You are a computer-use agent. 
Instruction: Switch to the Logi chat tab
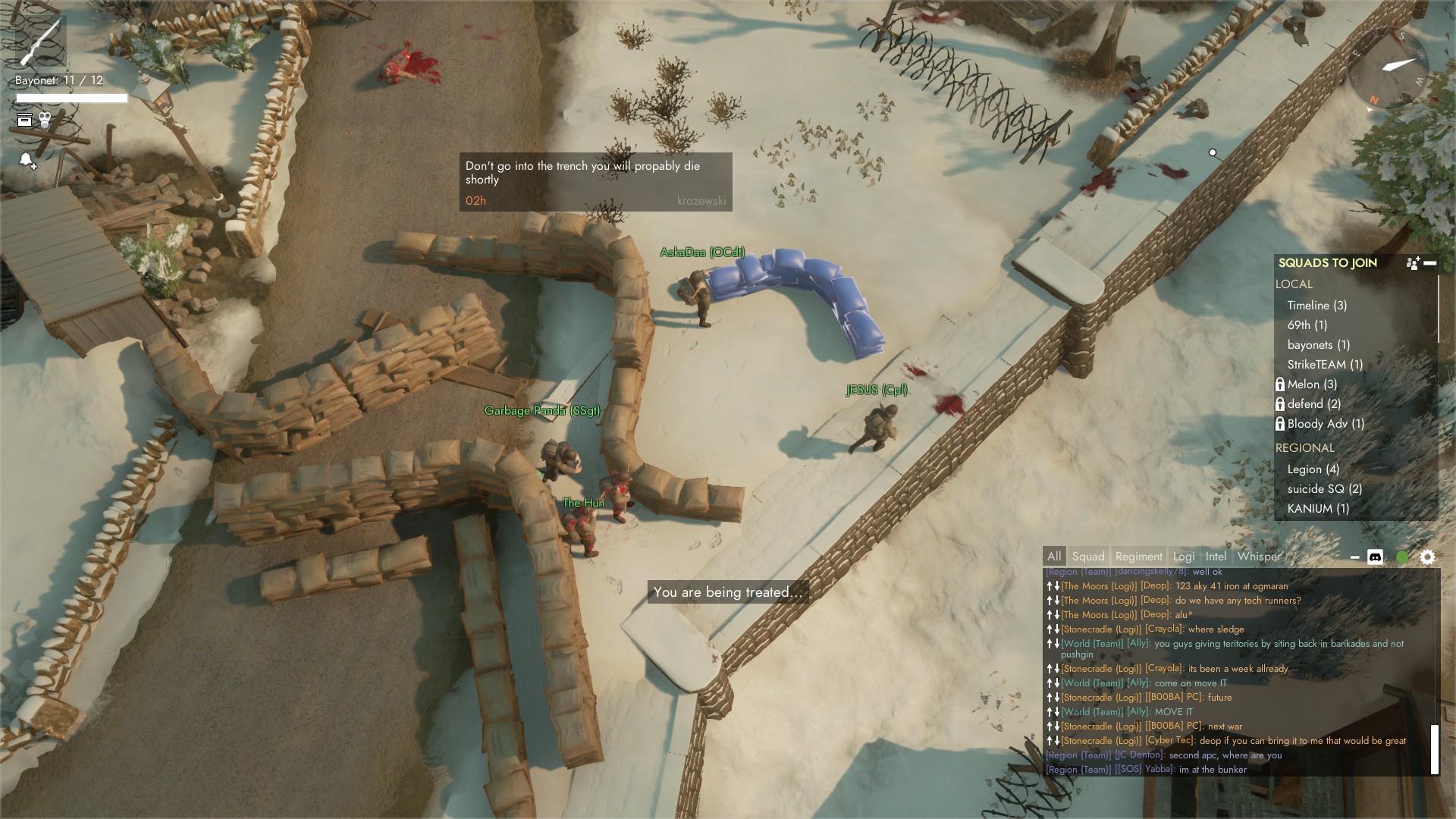[x=1183, y=556]
